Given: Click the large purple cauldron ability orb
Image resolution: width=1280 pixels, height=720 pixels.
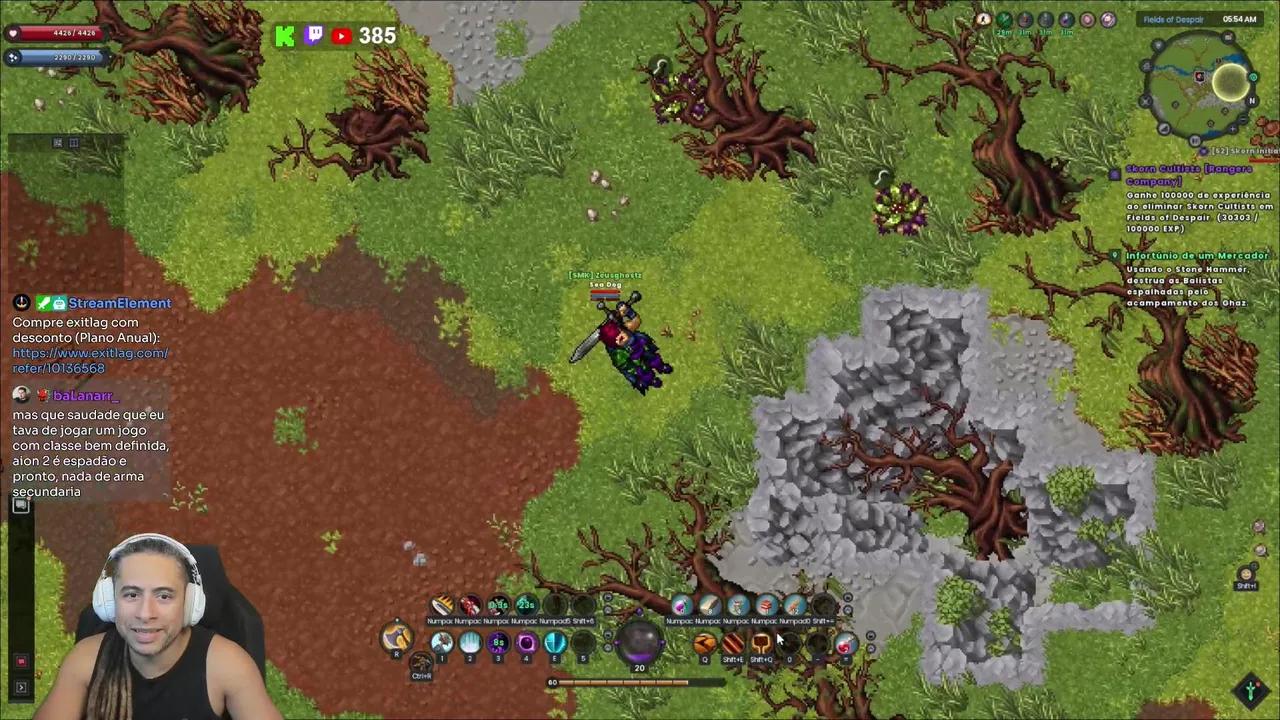Looking at the screenshot, I should [x=638, y=643].
